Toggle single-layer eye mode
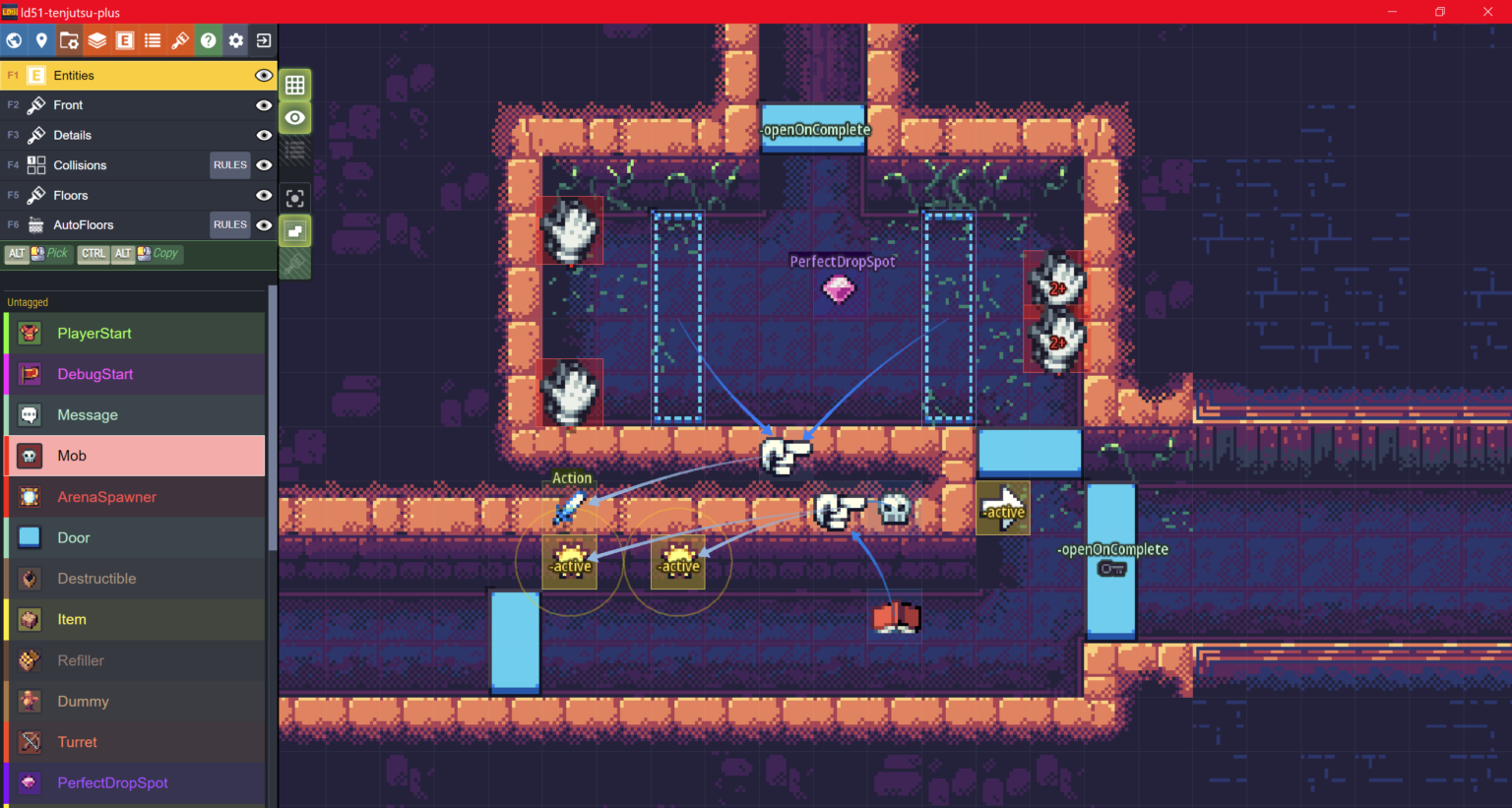This screenshot has width=1512, height=808. (294, 117)
